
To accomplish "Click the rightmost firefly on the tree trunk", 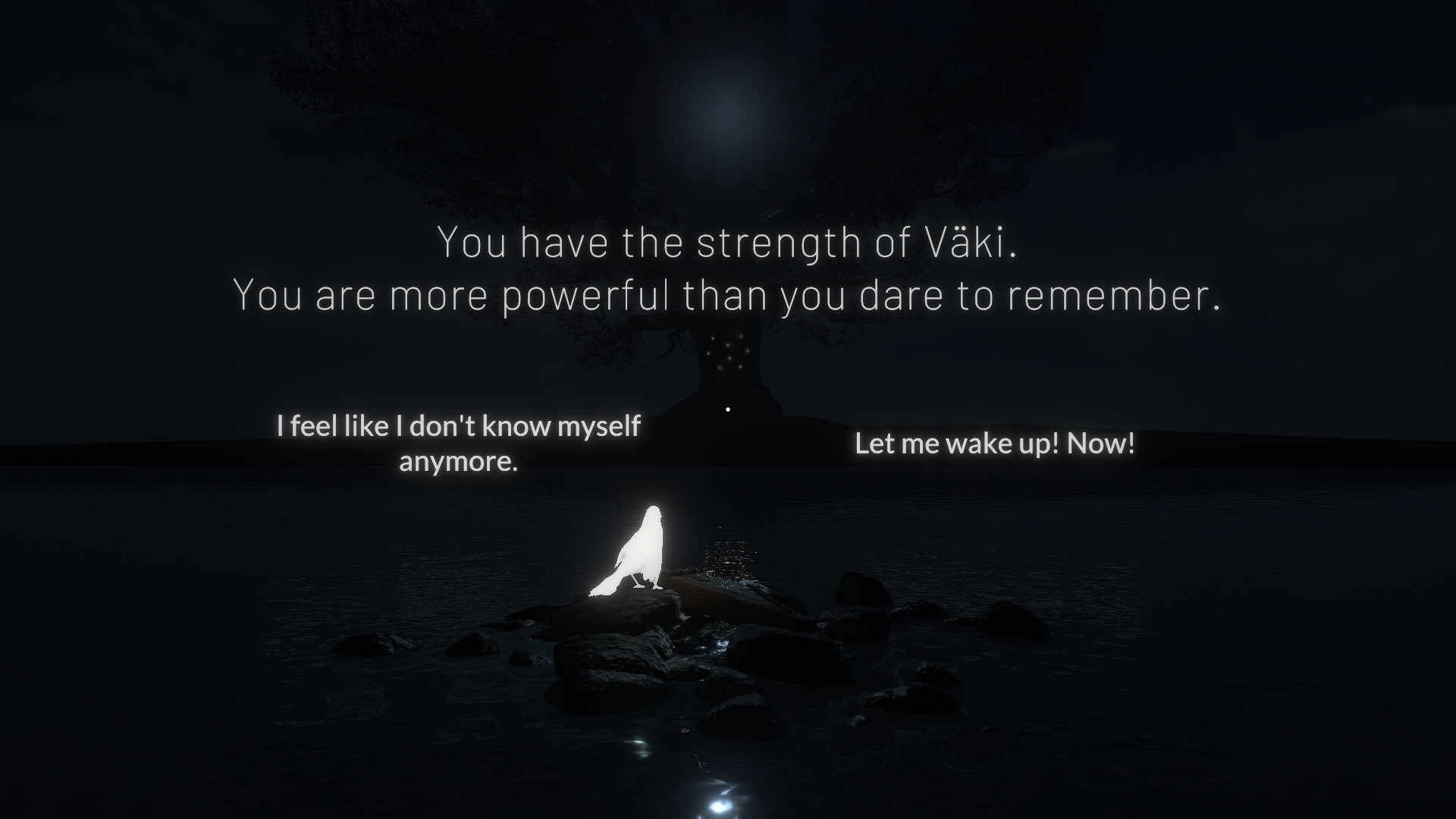I will [748, 350].
